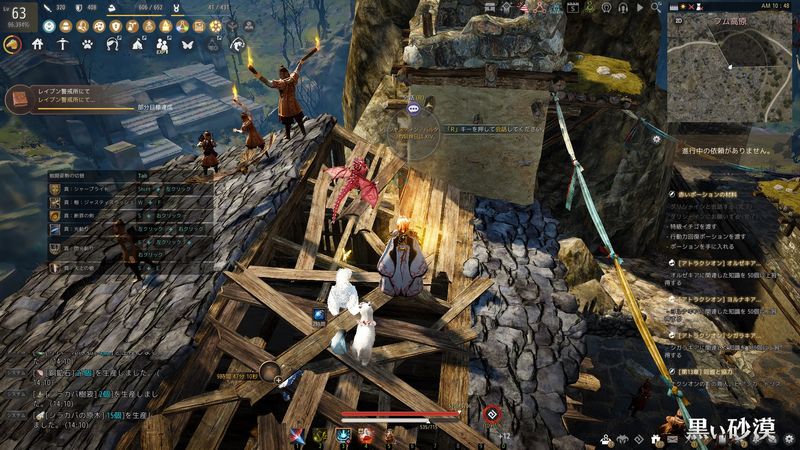The width and height of the screenshot is (800, 450).
Task: Open the レイブン警戒所 quest notification
Action: (60, 99)
